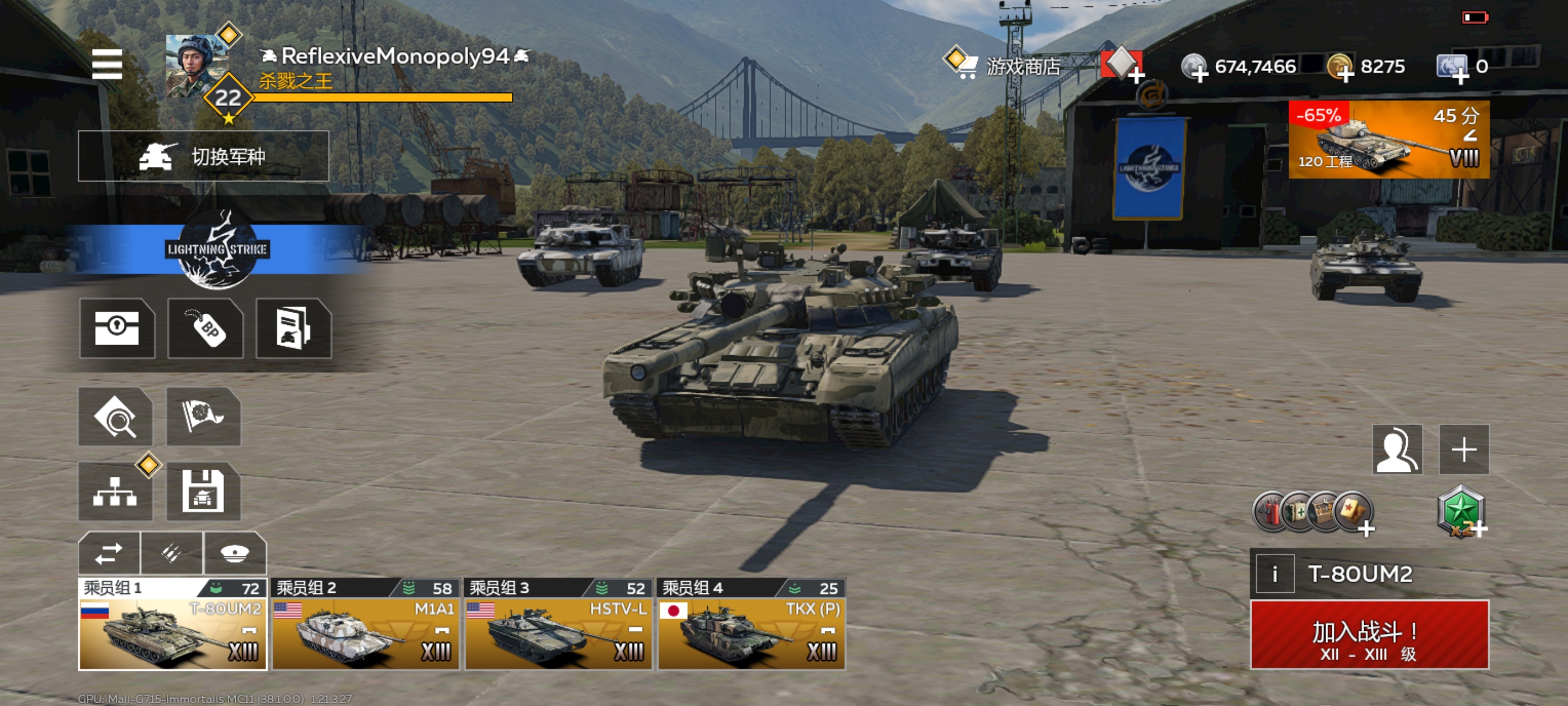
Task: Open the green star x2 booster
Action: (x=1461, y=512)
